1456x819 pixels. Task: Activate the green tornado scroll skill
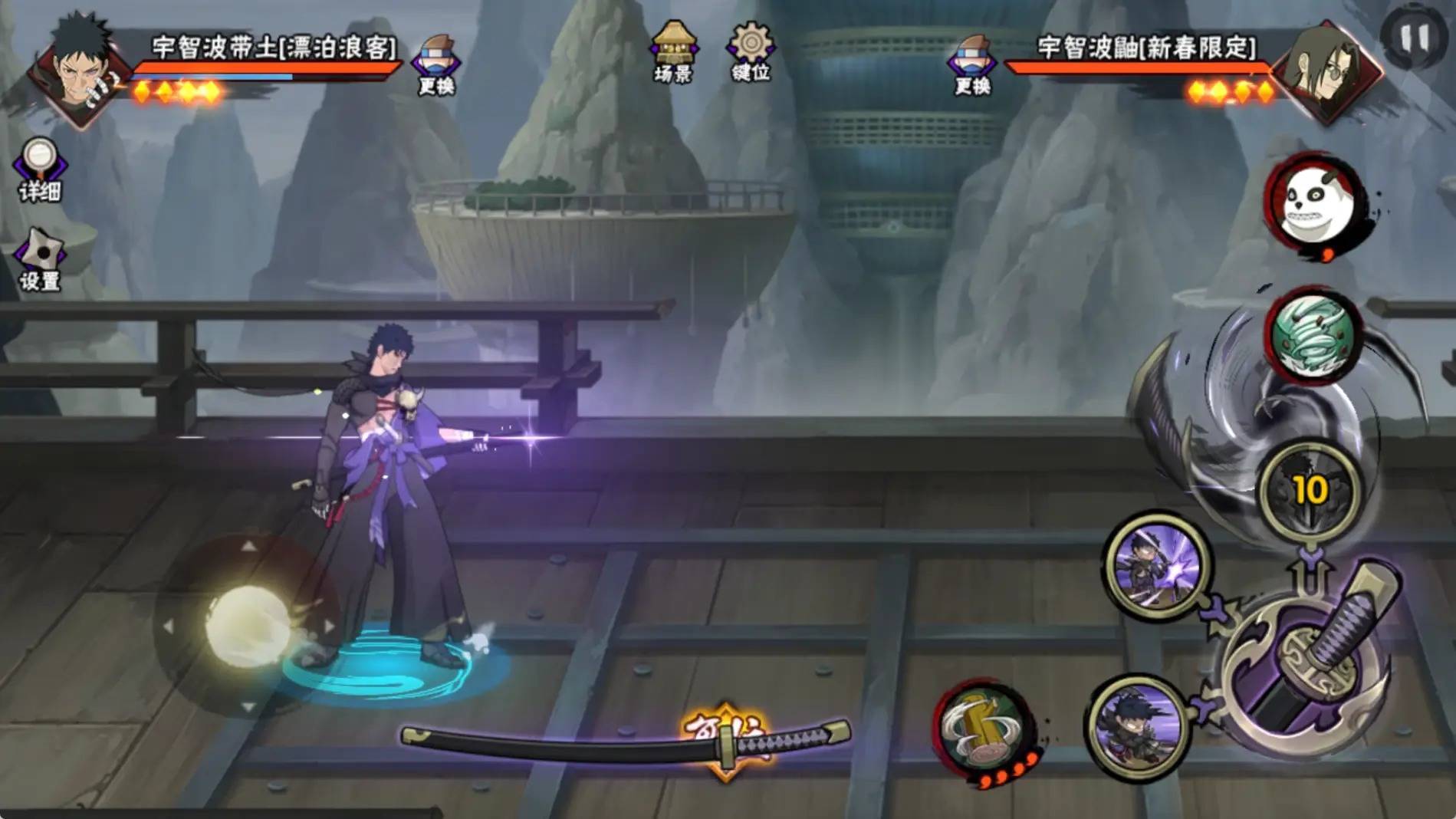(1313, 335)
